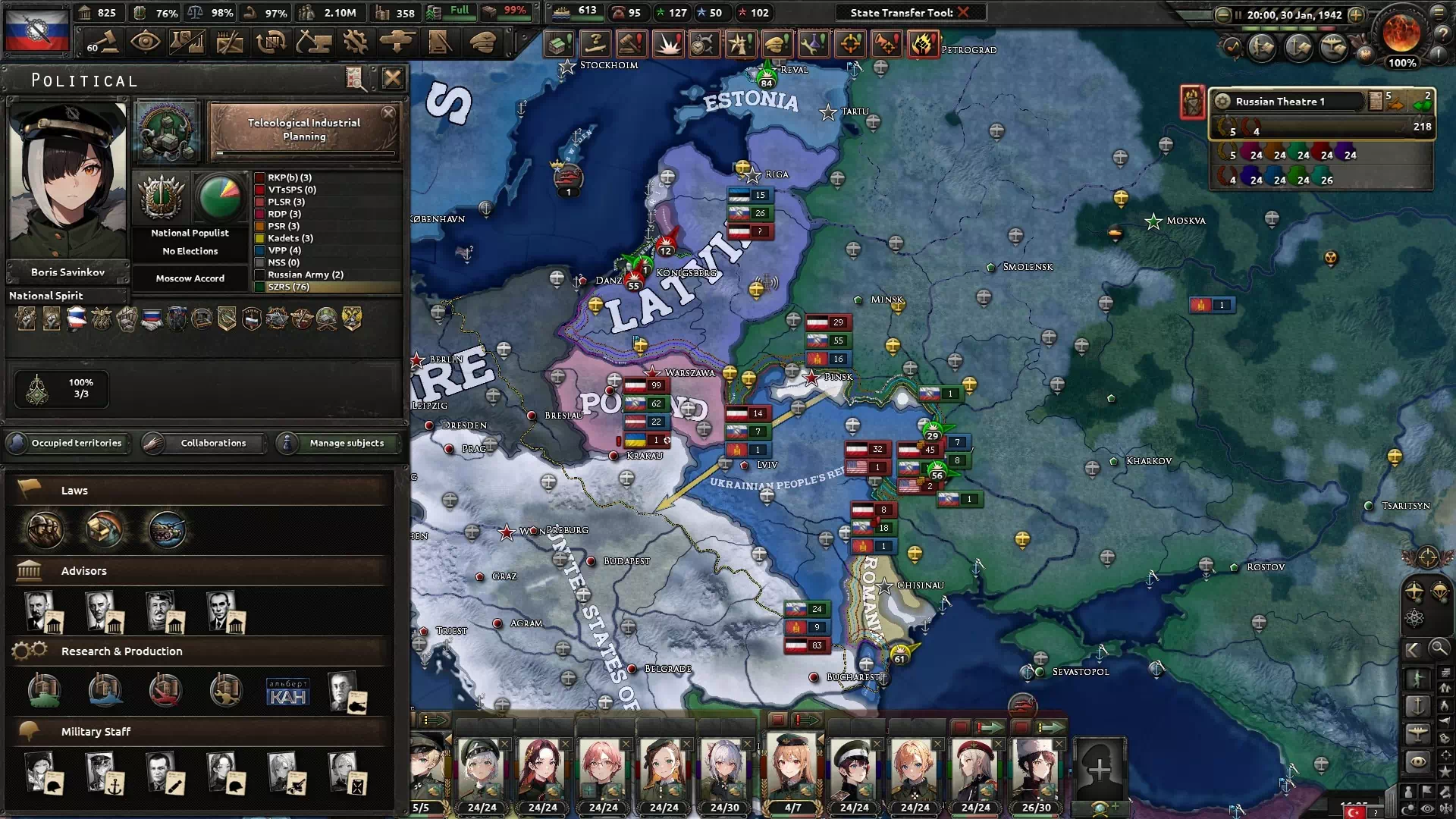Close the Political panel
The width and height of the screenshot is (1456, 819).
coord(392,78)
